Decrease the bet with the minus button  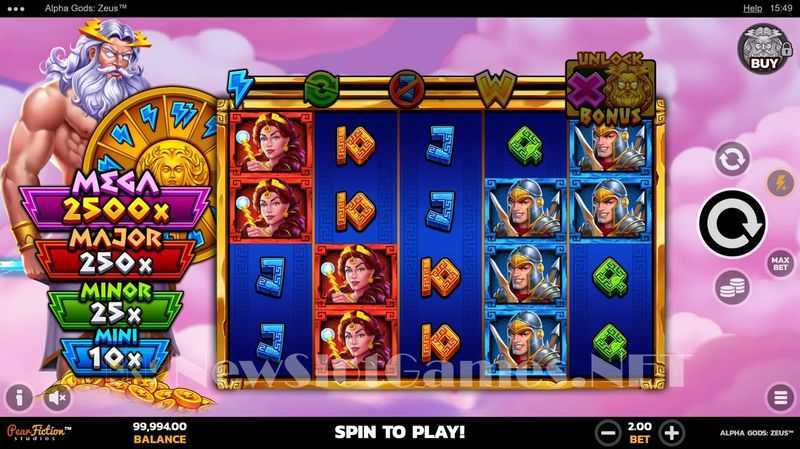pyautogui.click(x=607, y=433)
